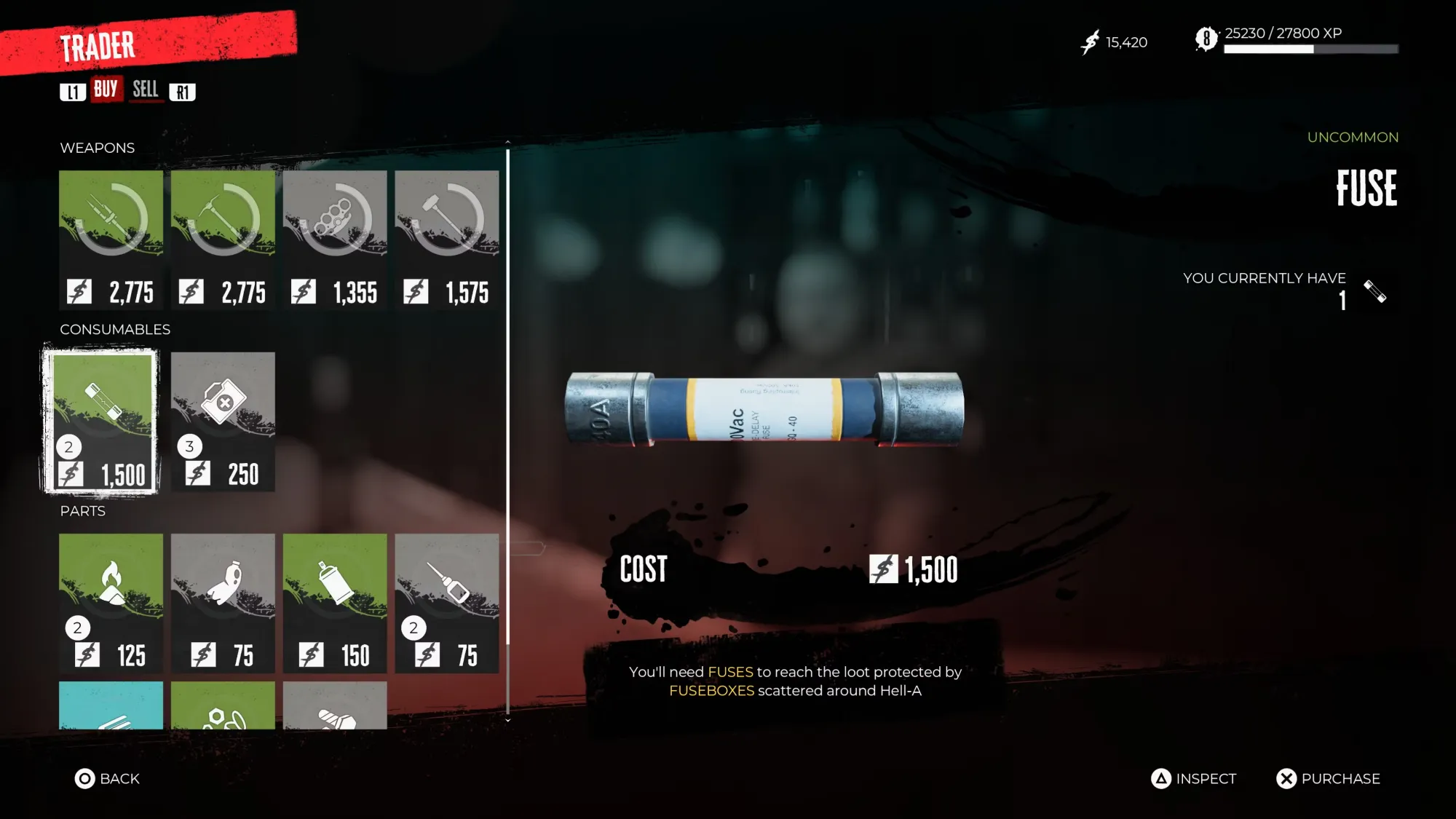Pick the brass knuckles for 1,355
The height and width of the screenshot is (819, 1456).
click(335, 239)
